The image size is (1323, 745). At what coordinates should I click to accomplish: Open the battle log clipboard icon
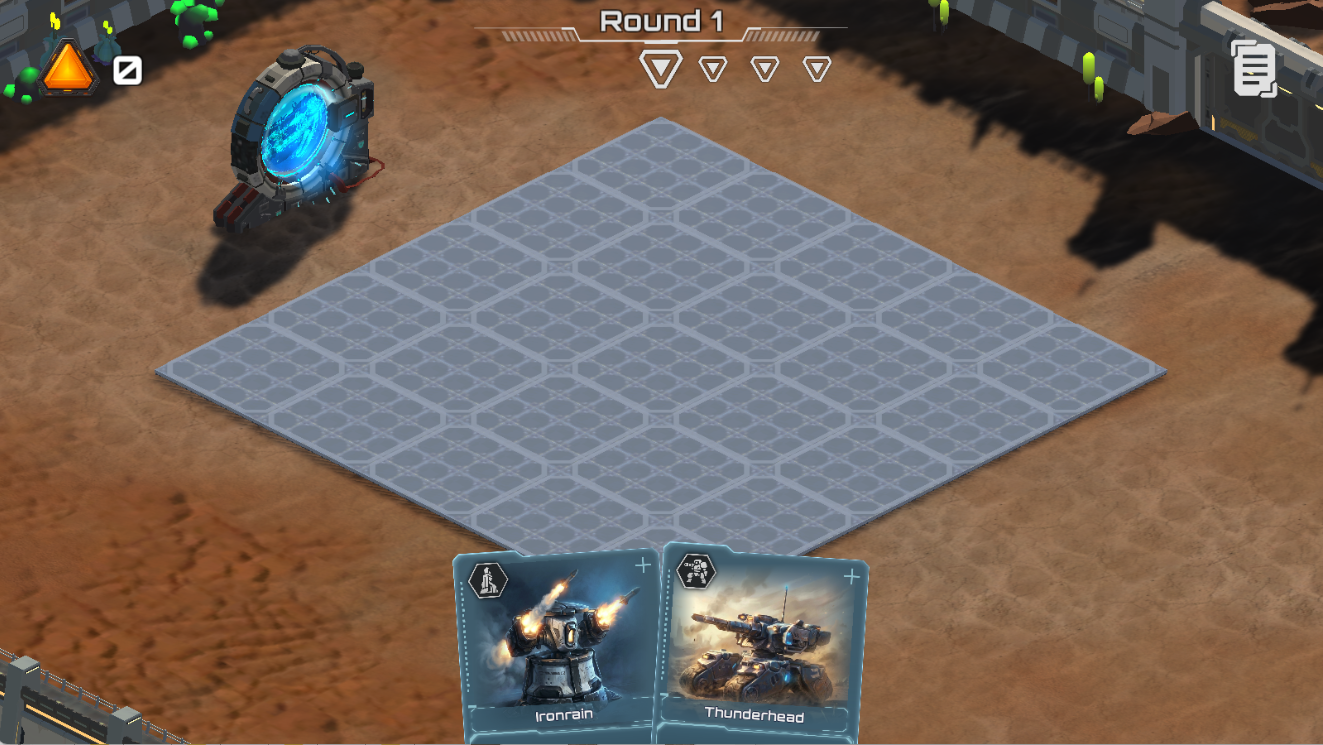(1254, 68)
